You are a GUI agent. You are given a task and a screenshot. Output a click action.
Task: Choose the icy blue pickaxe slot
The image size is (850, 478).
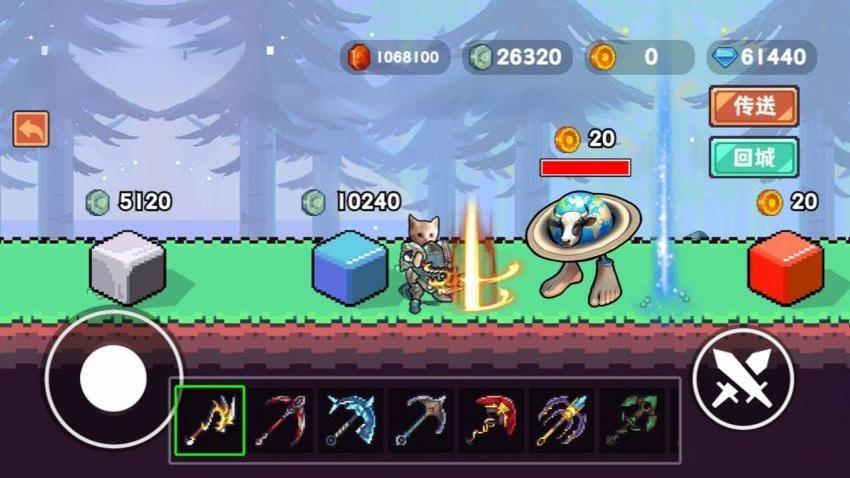point(352,420)
